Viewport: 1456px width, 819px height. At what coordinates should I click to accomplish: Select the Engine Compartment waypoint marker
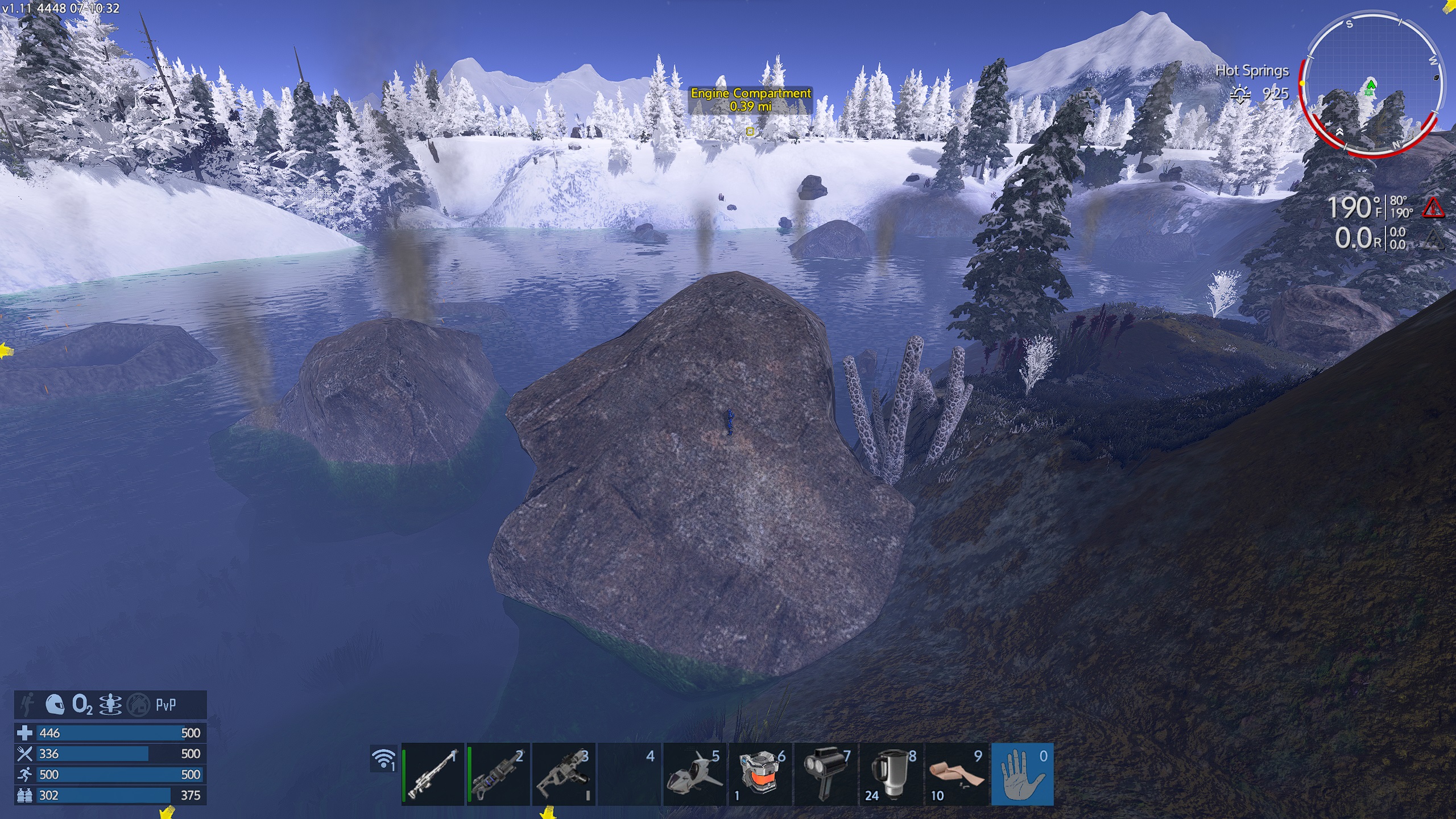(750, 131)
